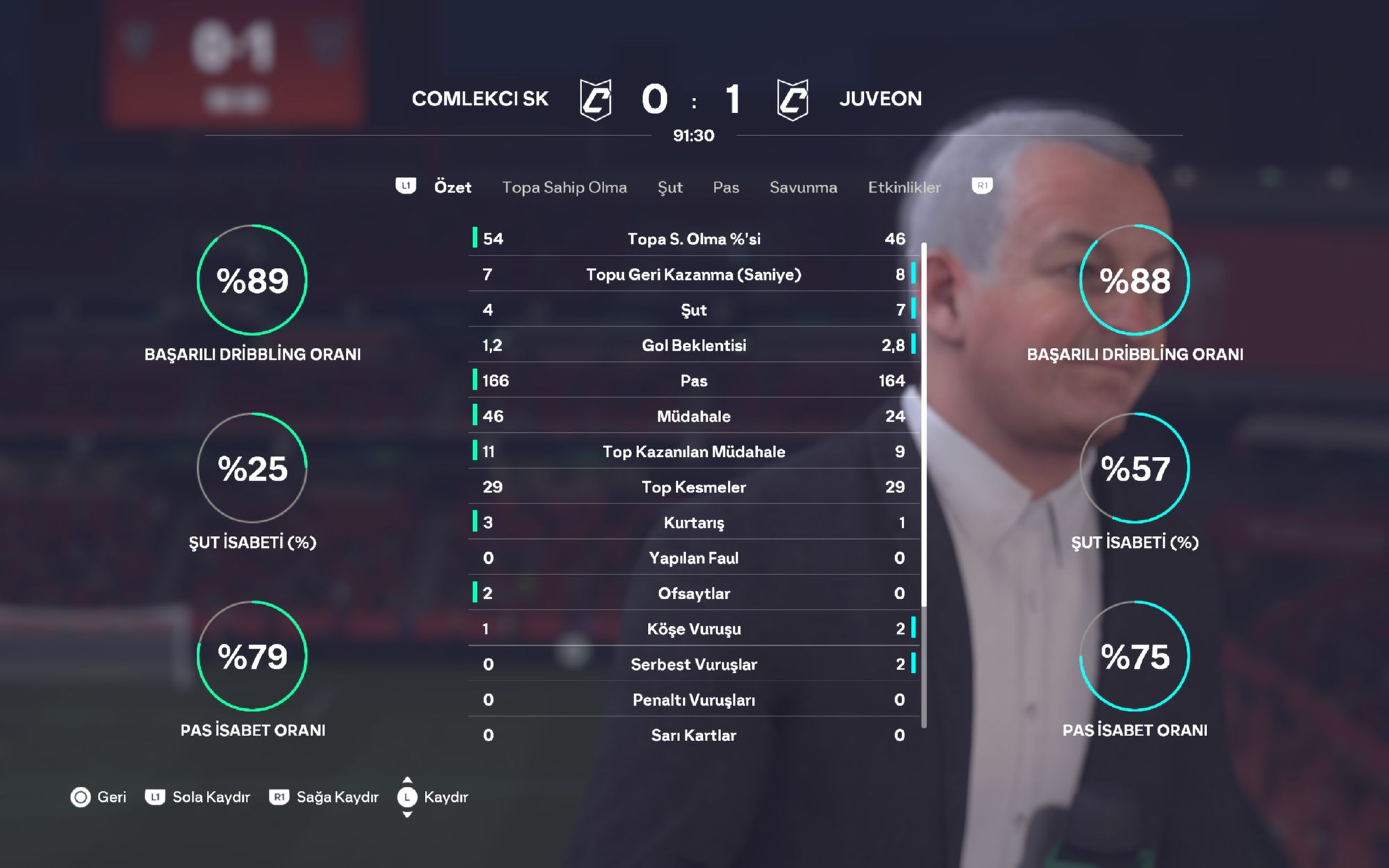Image resolution: width=1389 pixels, height=868 pixels.
Task: Show the Pas statistics tab
Action: tap(726, 187)
